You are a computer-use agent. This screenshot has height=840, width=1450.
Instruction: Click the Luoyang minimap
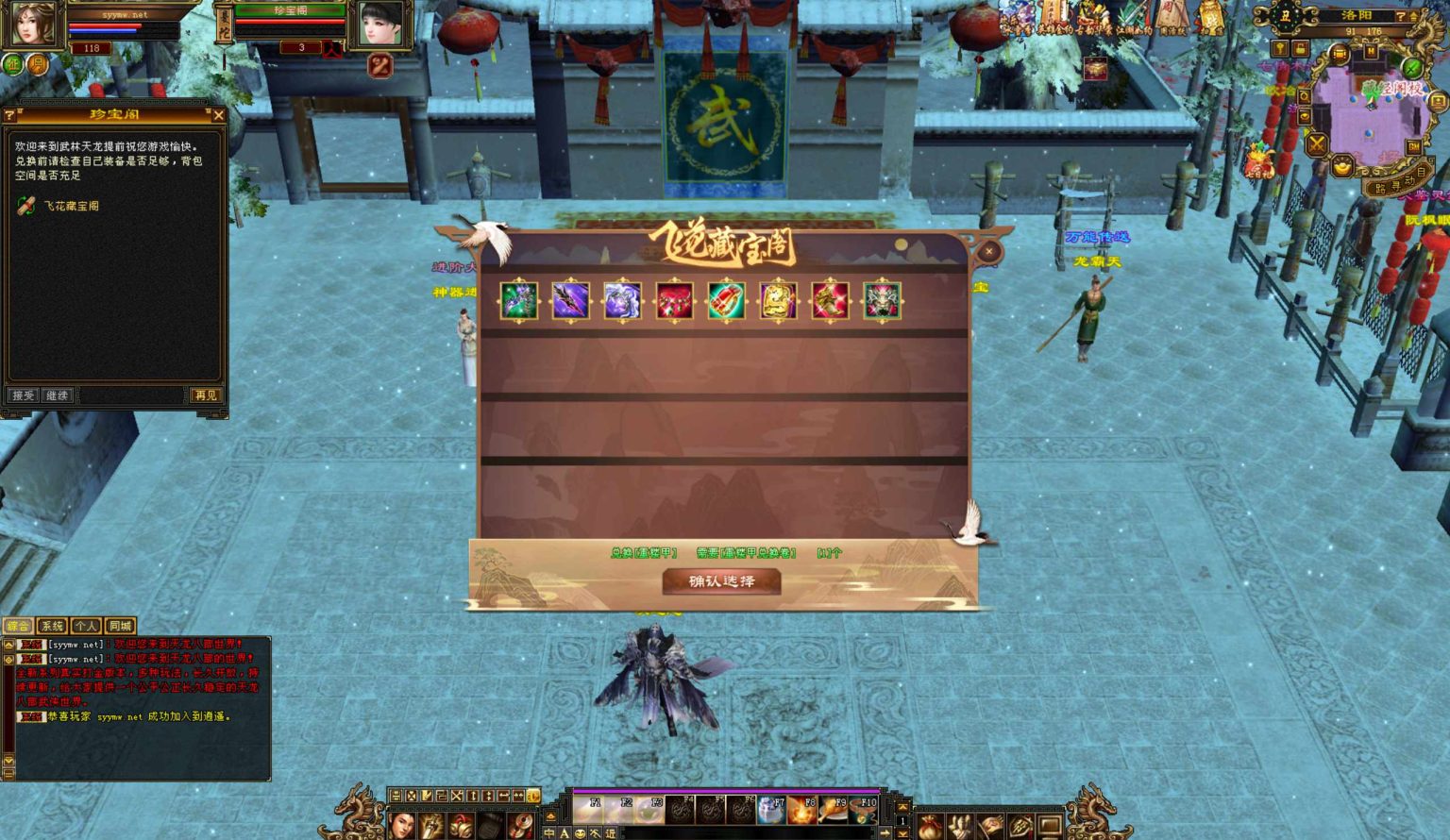click(x=1372, y=106)
